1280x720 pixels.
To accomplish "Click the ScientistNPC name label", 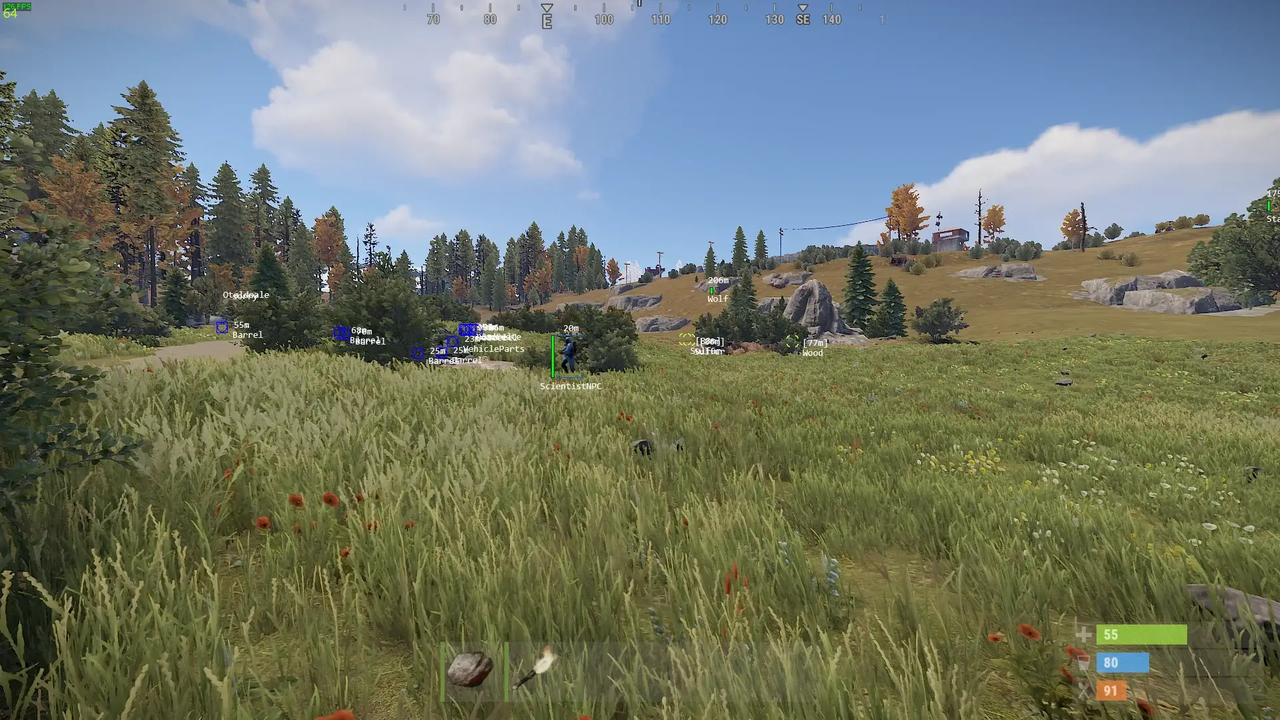I will click(x=571, y=386).
